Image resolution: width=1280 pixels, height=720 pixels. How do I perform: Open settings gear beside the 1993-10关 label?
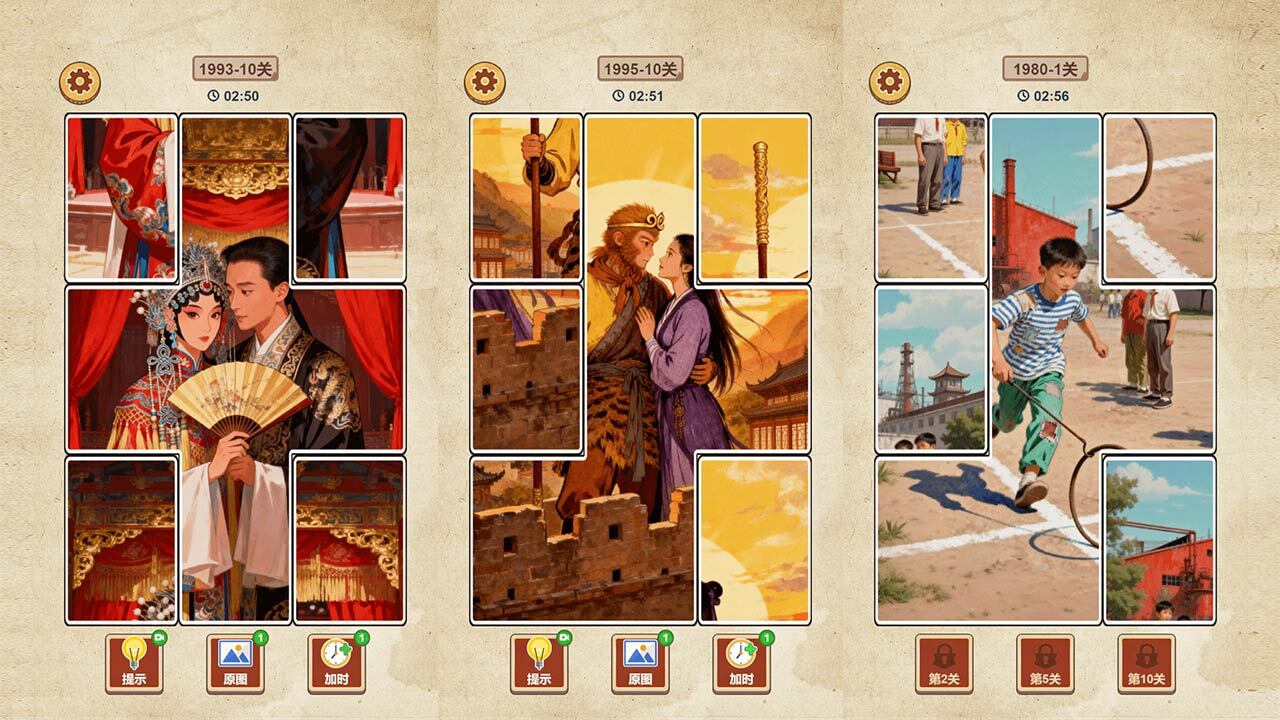click(80, 83)
